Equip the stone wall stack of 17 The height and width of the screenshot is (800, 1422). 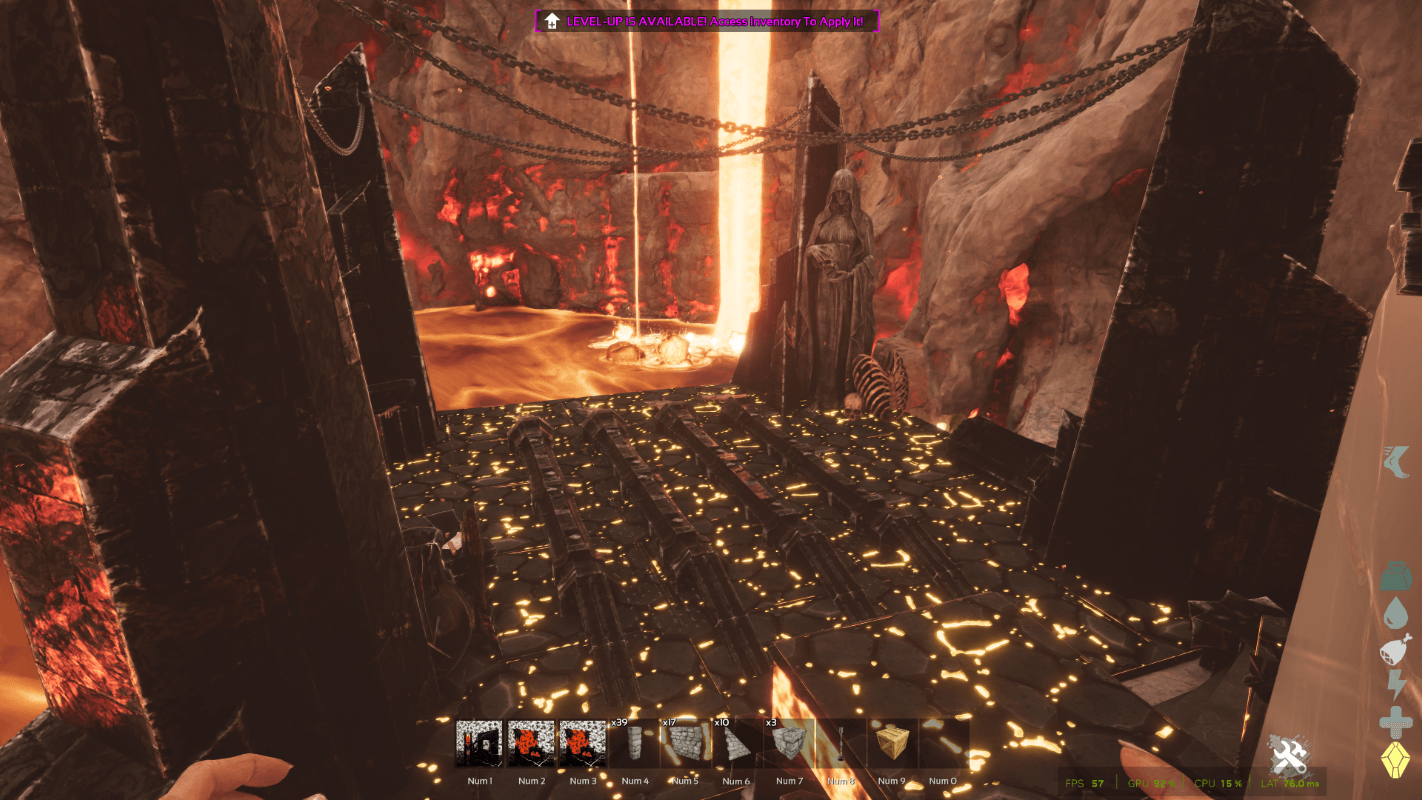coord(686,744)
